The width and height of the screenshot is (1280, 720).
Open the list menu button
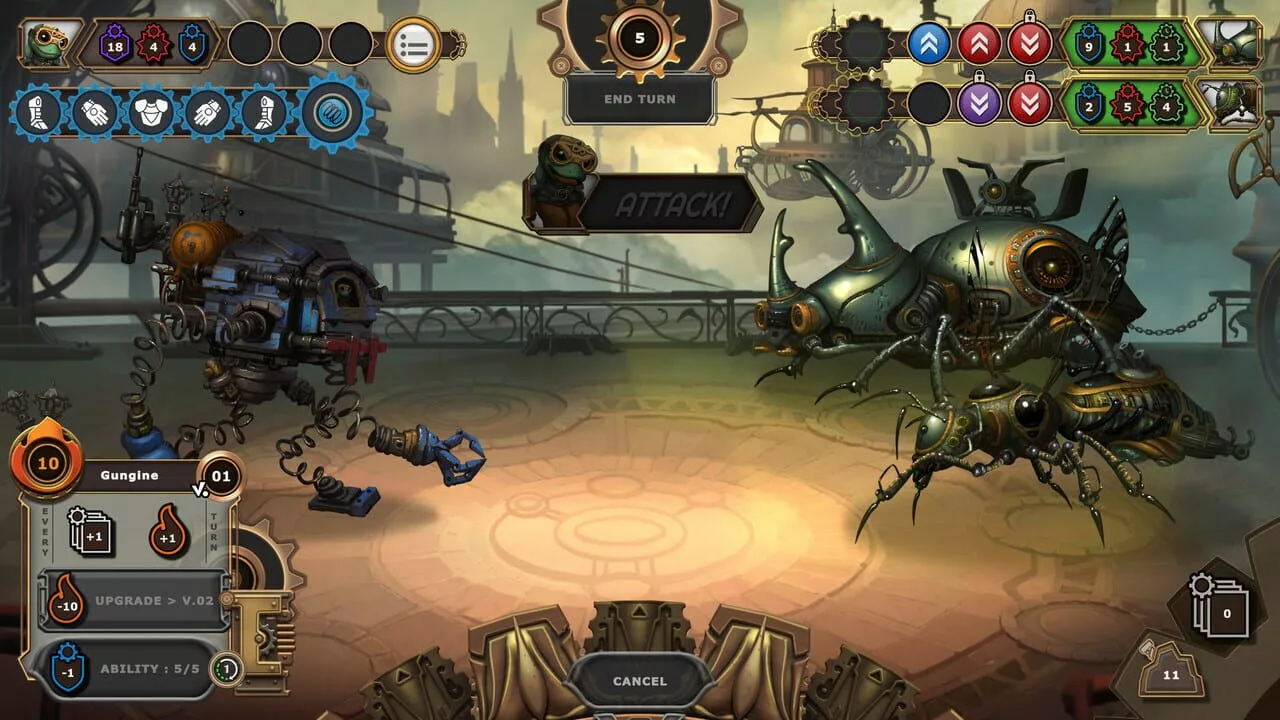(413, 45)
